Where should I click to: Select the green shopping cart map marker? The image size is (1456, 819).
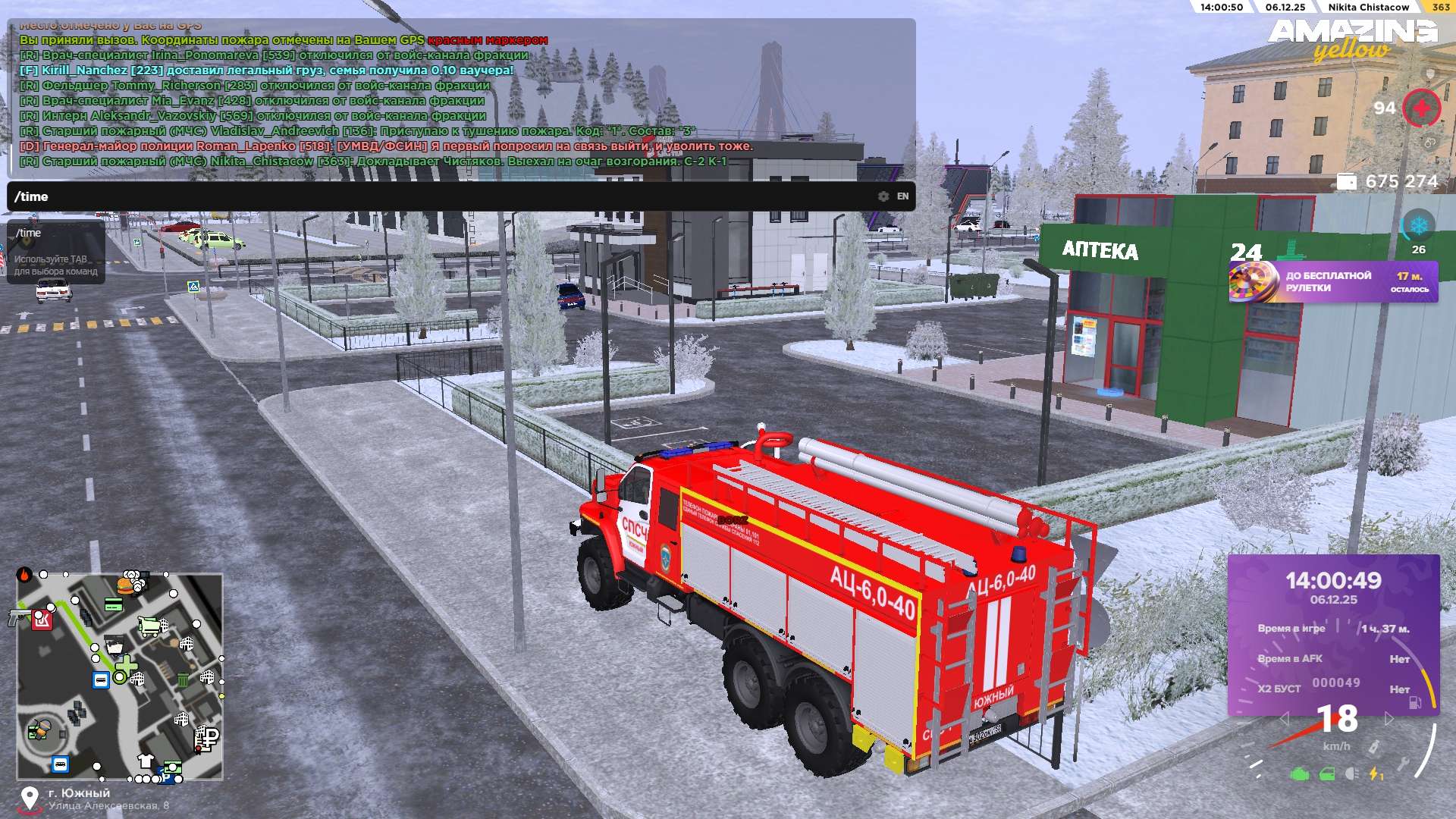click(150, 626)
